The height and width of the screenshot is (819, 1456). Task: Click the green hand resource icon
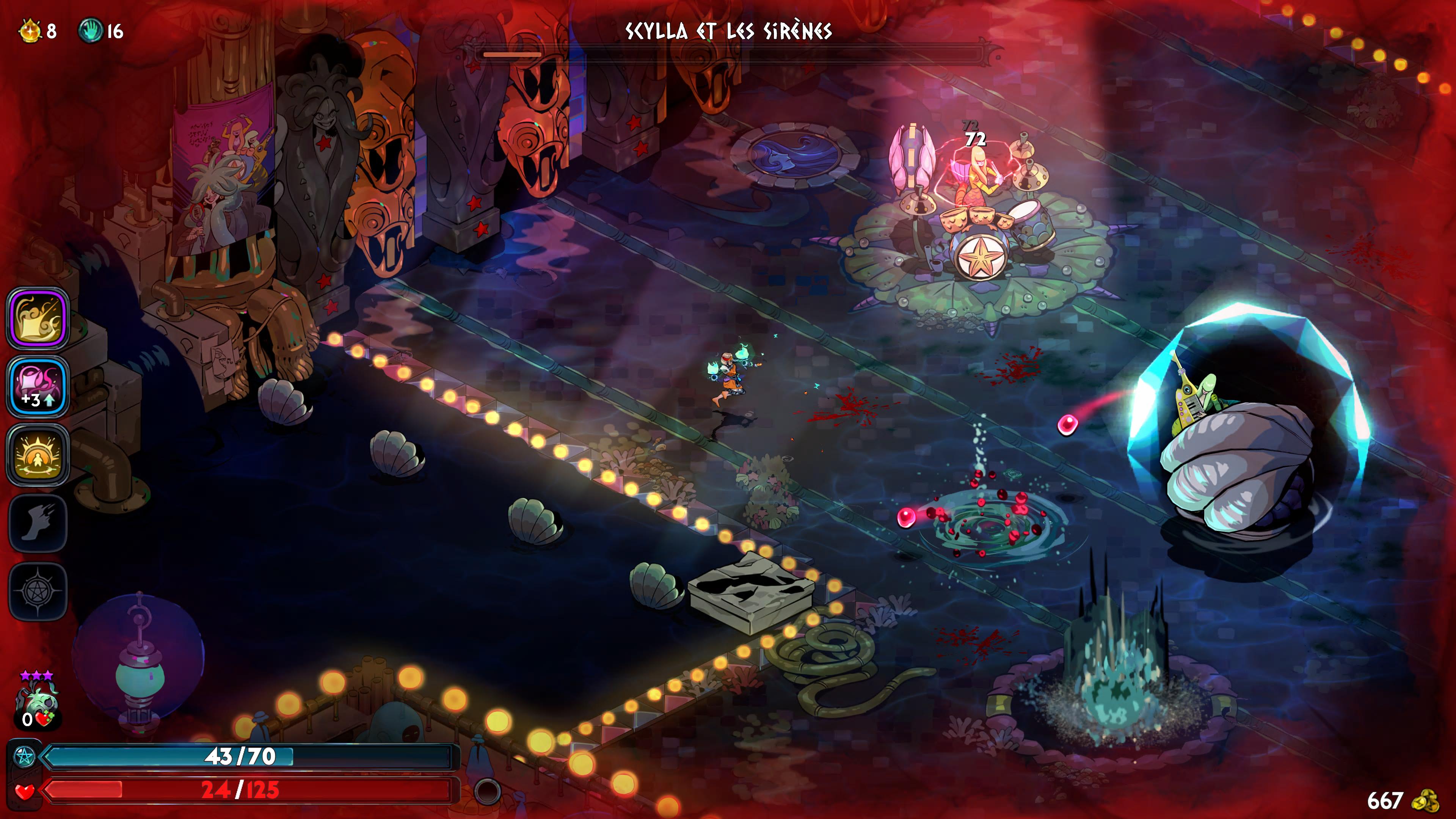click(90, 30)
